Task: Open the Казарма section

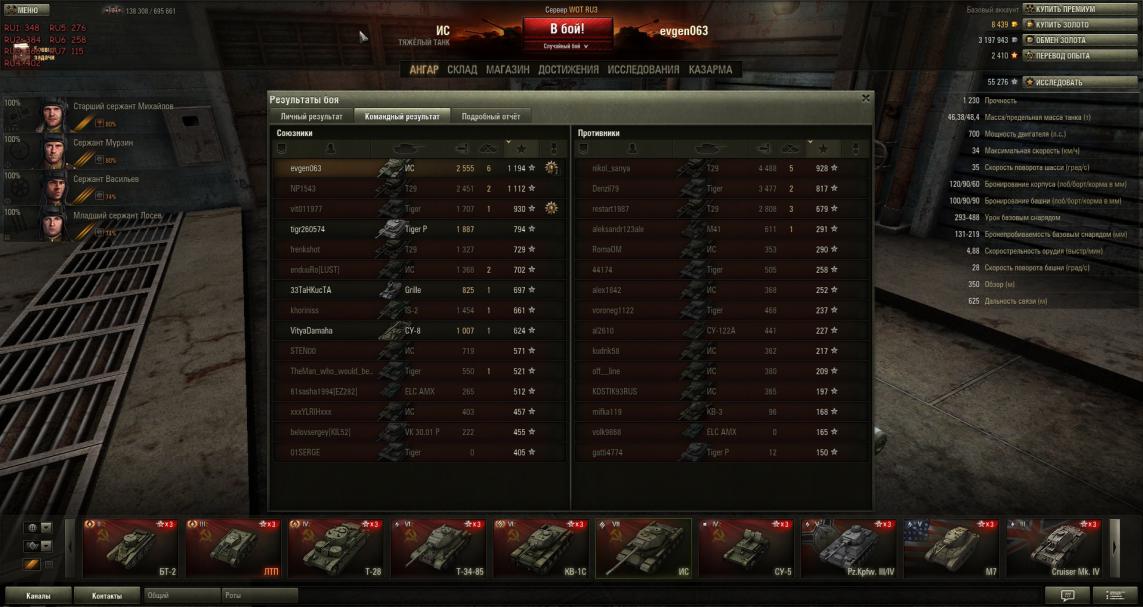Action: coord(709,70)
